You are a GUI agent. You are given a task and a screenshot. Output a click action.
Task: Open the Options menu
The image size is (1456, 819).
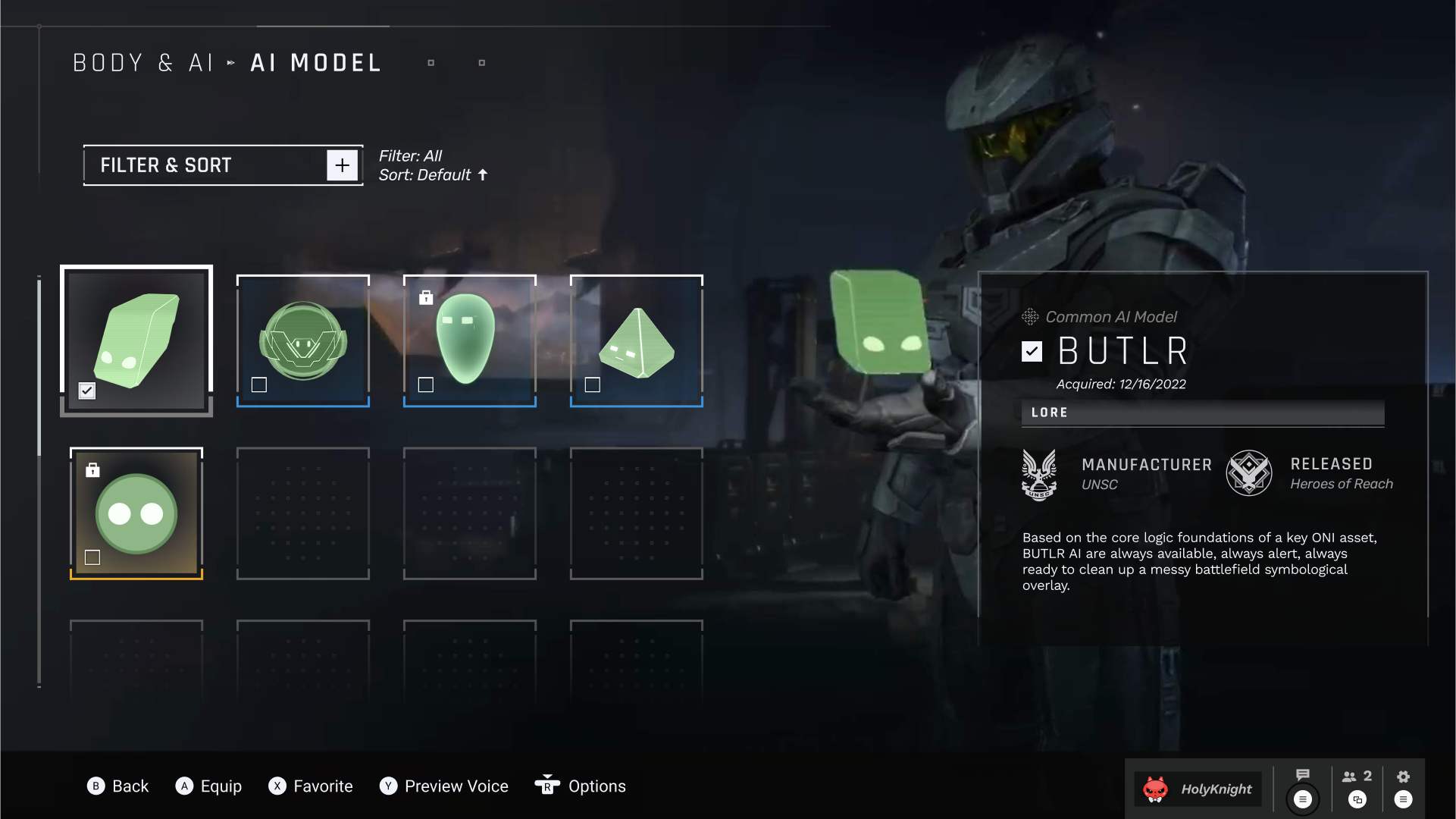click(581, 786)
